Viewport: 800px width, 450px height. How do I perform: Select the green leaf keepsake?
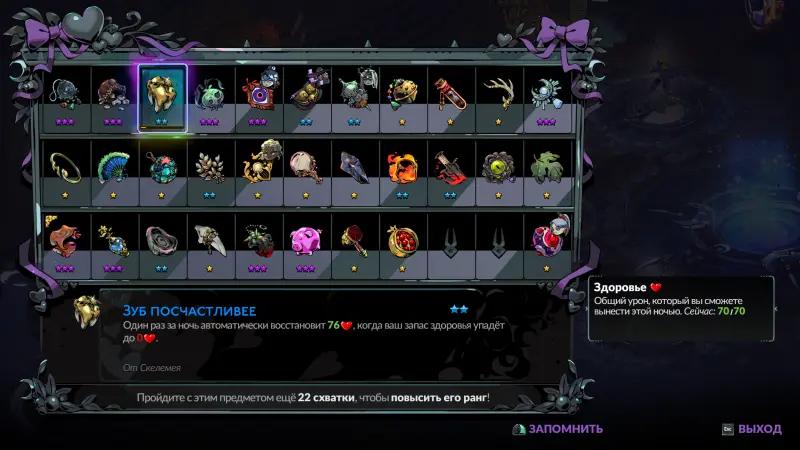click(x=545, y=165)
